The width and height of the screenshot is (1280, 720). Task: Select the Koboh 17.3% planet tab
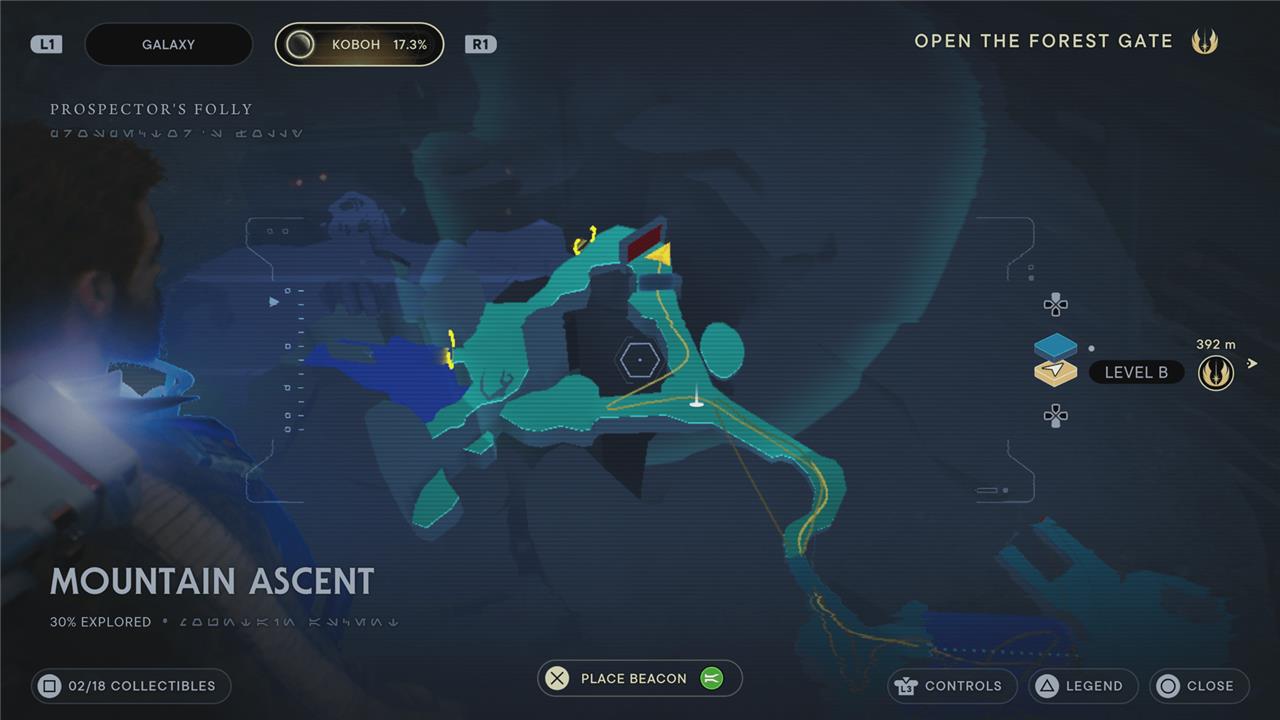pyautogui.click(x=359, y=45)
